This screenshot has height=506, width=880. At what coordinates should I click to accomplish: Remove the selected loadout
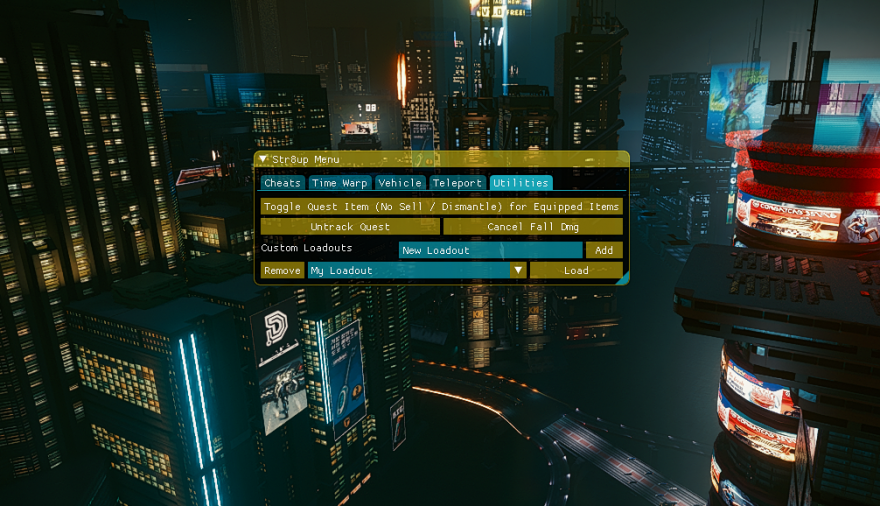(282, 270)
